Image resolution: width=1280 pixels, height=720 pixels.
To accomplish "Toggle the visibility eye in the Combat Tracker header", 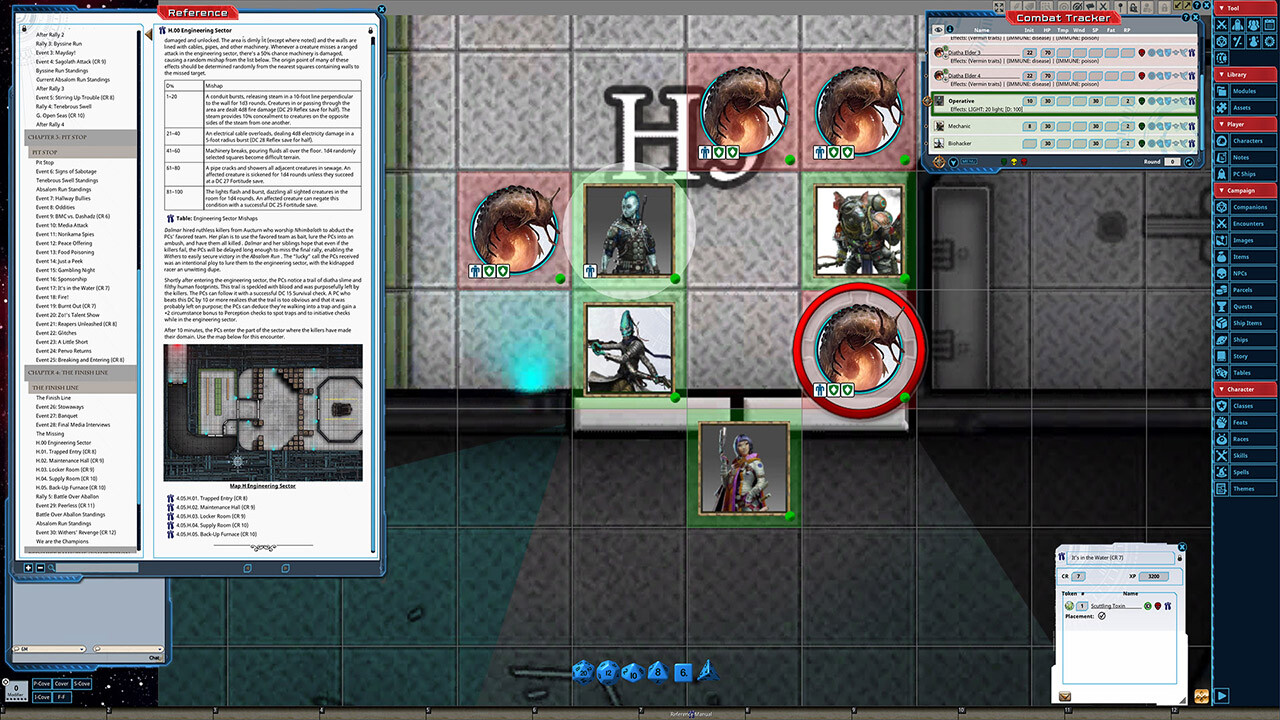I will (938, 30).
